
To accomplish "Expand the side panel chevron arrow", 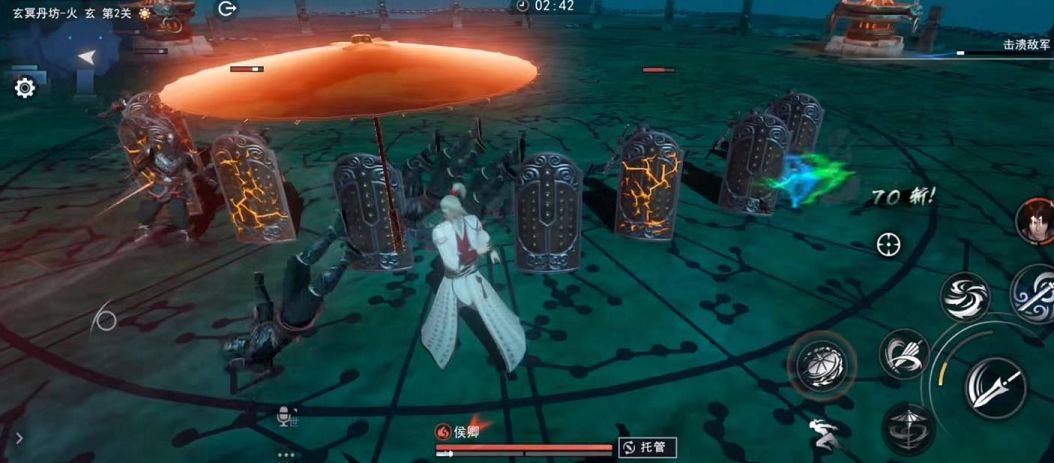I will [x=19, y=437].
